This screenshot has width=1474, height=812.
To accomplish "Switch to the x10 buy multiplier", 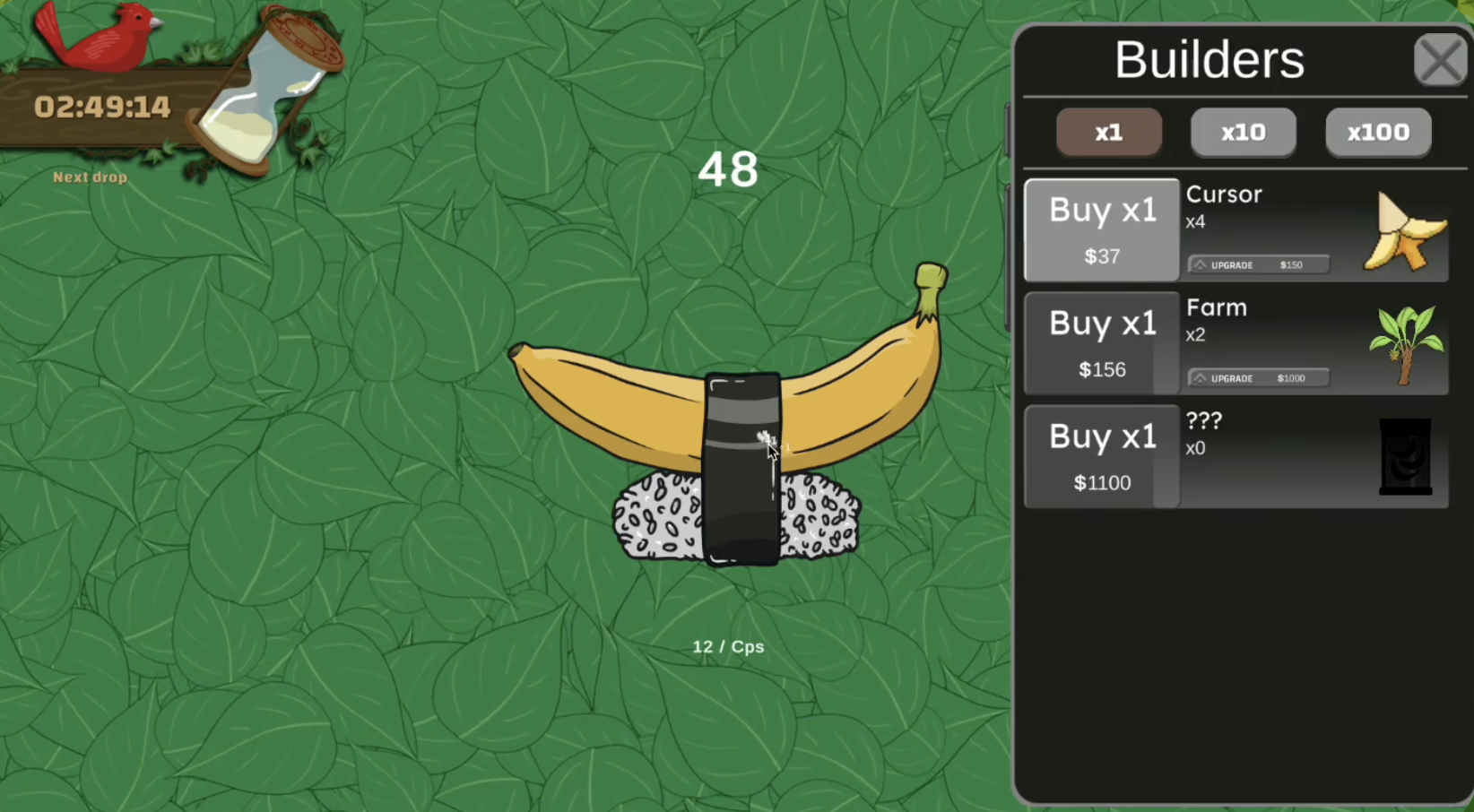I will click(x=1244, y=132).
